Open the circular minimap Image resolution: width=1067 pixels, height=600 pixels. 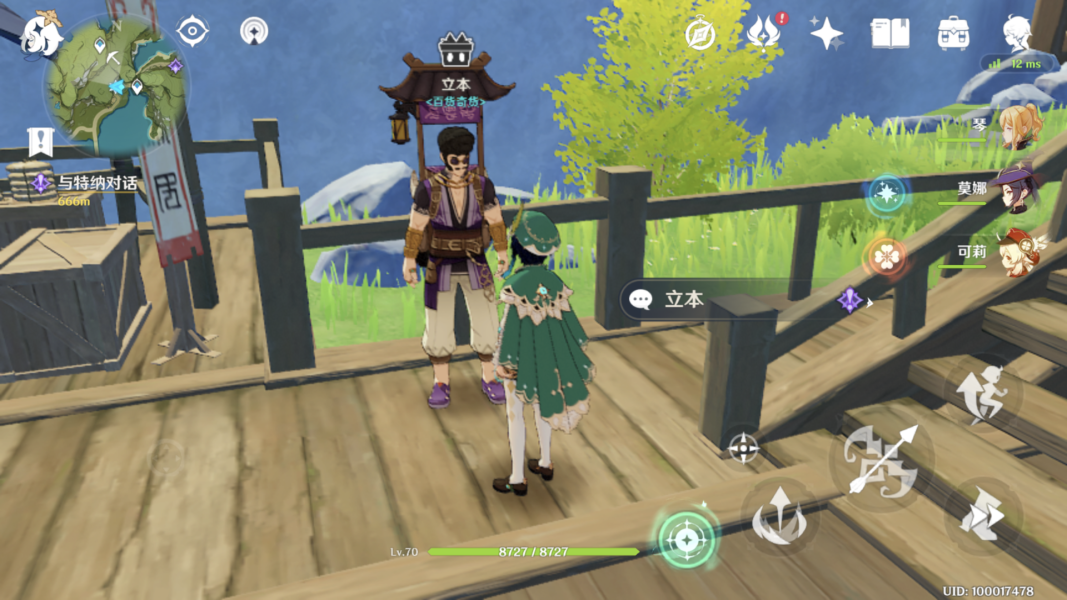(x=116, y=86)
